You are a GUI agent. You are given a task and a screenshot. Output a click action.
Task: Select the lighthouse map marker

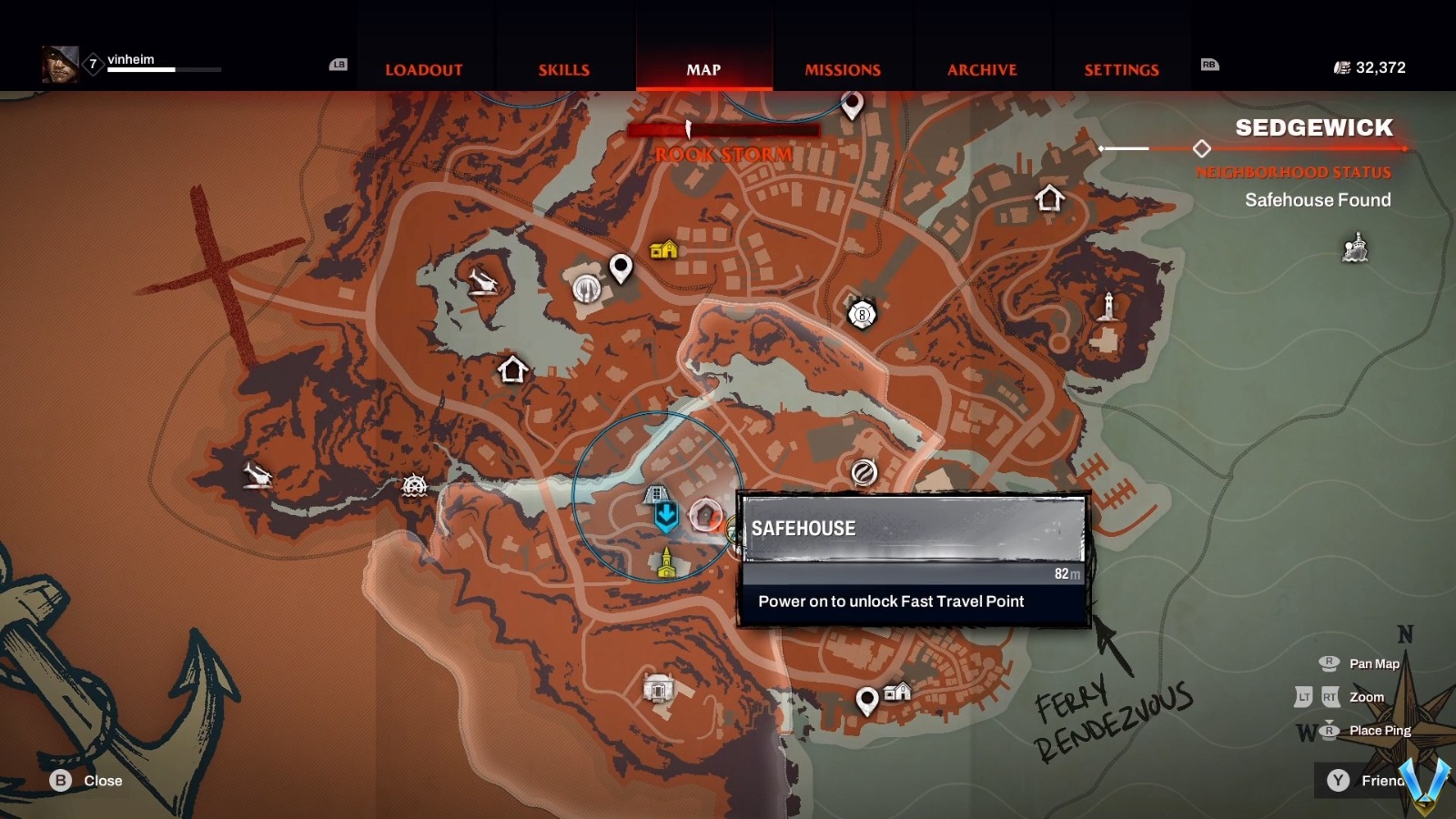[x=1107, y=307]
